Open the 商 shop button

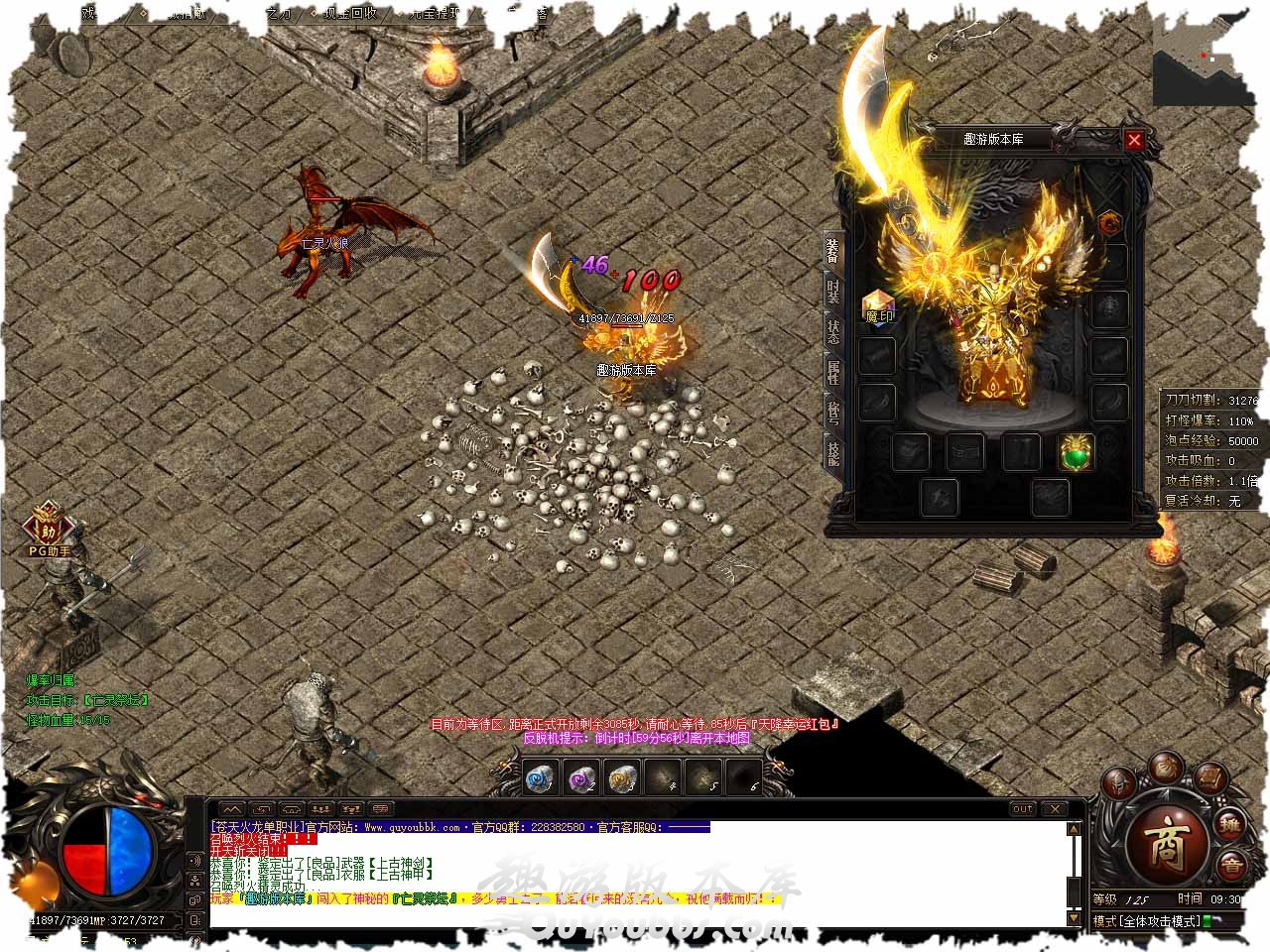[x=1164, y=845]
